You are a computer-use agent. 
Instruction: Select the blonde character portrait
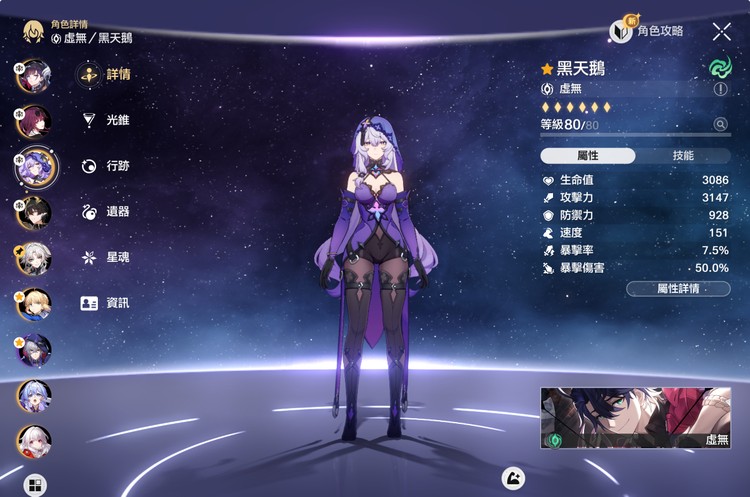coord(33,302)
